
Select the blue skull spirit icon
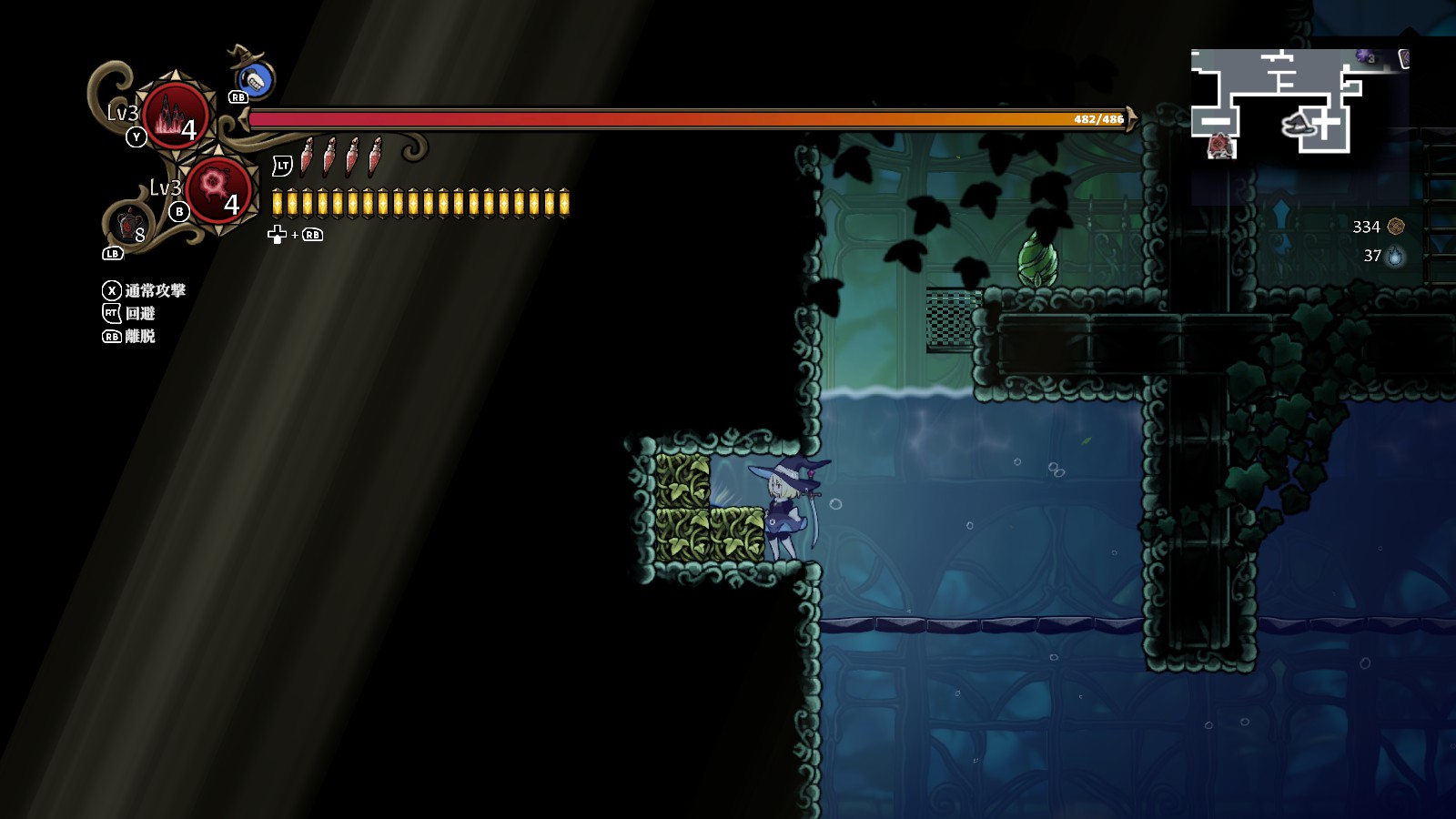point(258,80)
